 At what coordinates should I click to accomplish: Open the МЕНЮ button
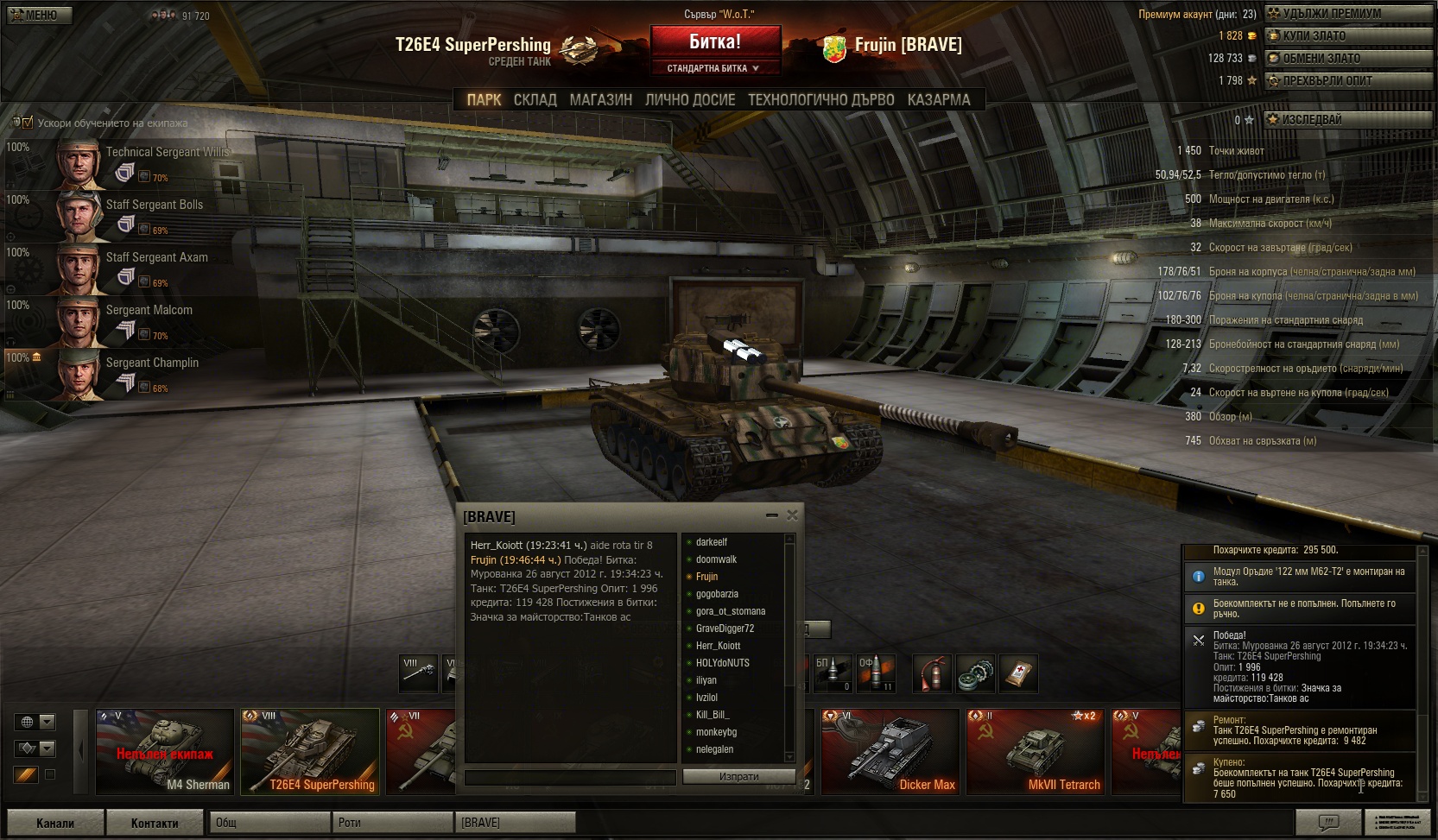(x=40, y=15)
